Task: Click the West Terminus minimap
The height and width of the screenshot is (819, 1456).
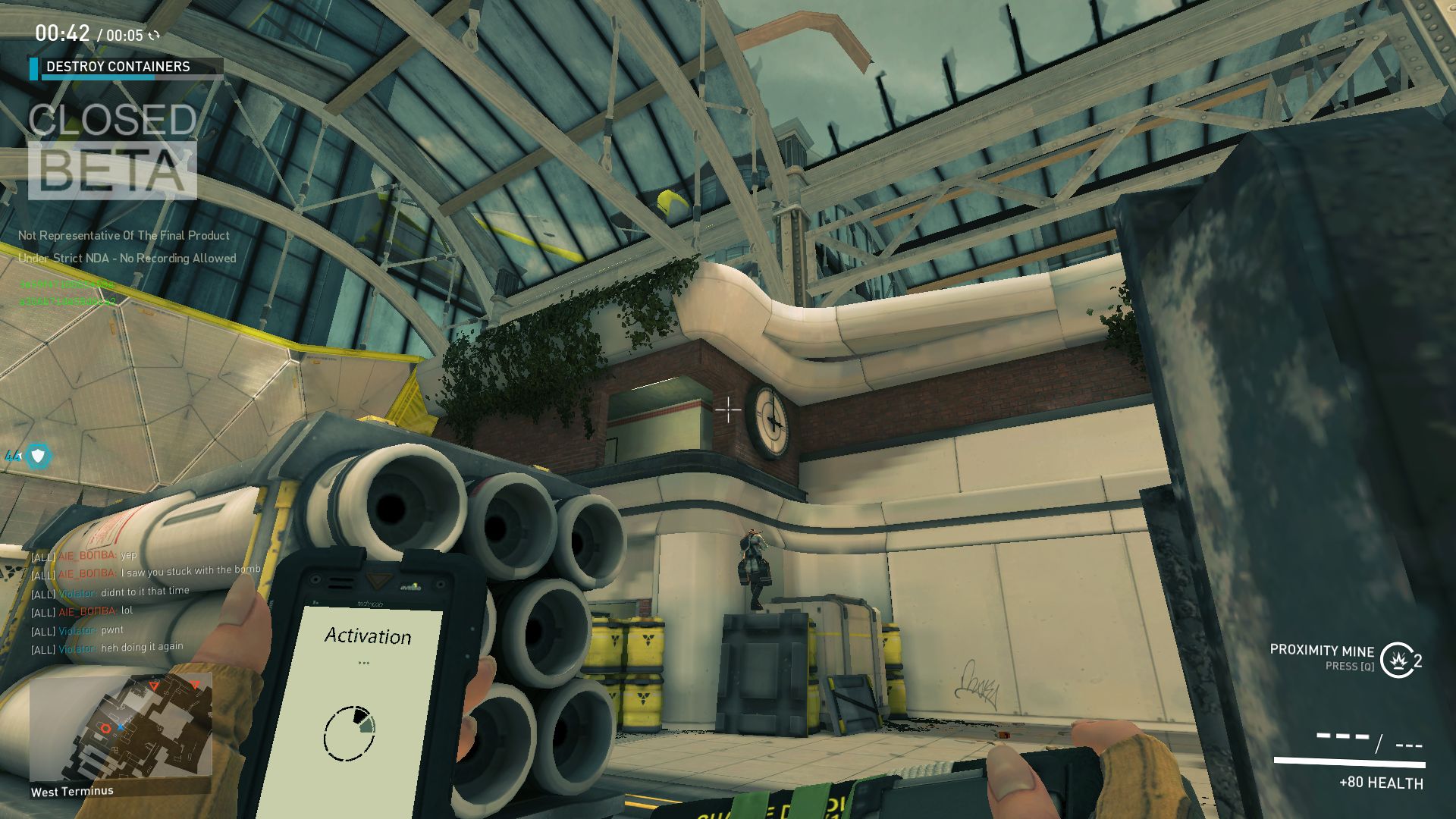Action: 121,725
